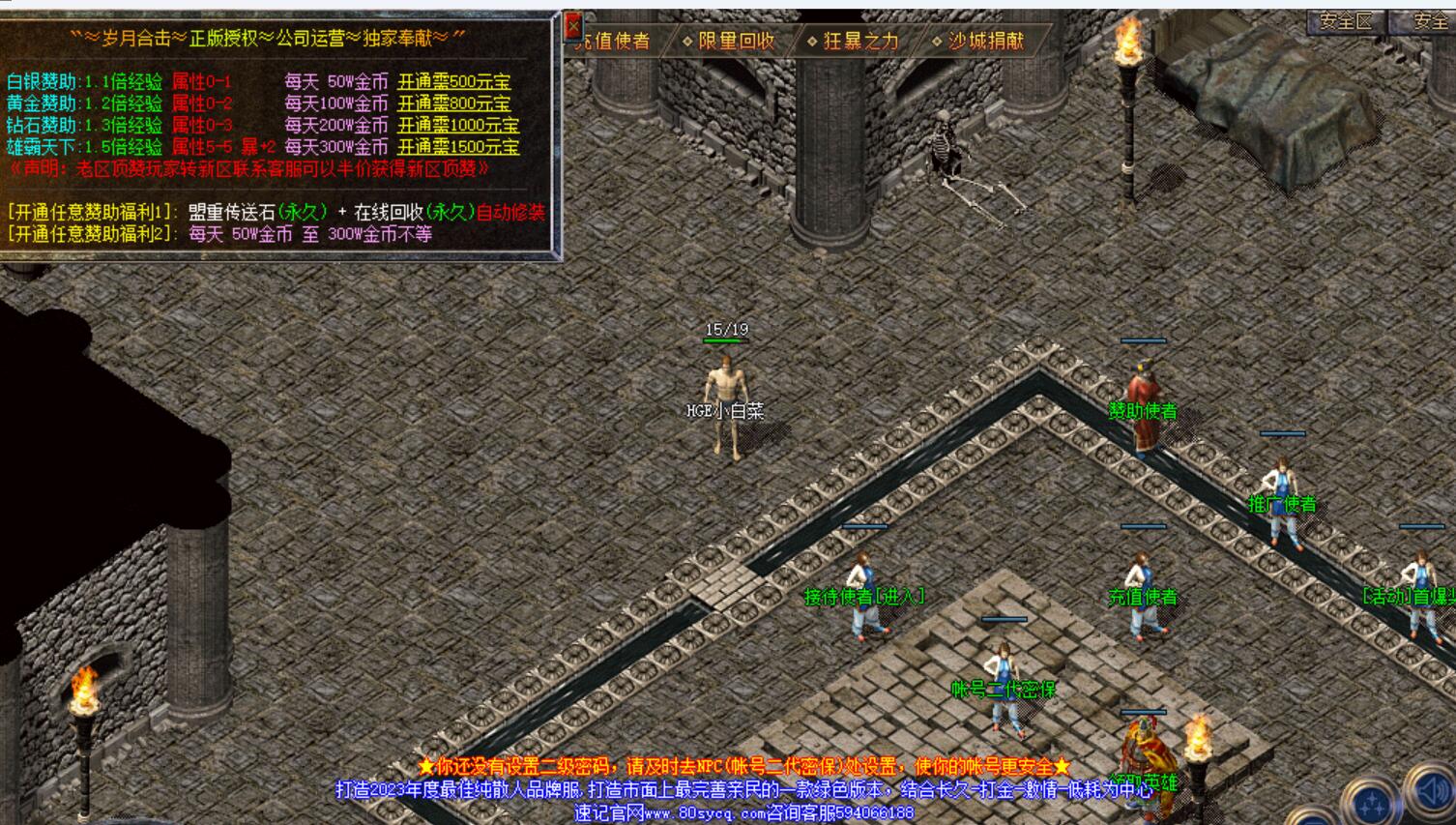Close the sponsorship info dialog
This screenshot has height=825, width=1456.
point(572,26)
